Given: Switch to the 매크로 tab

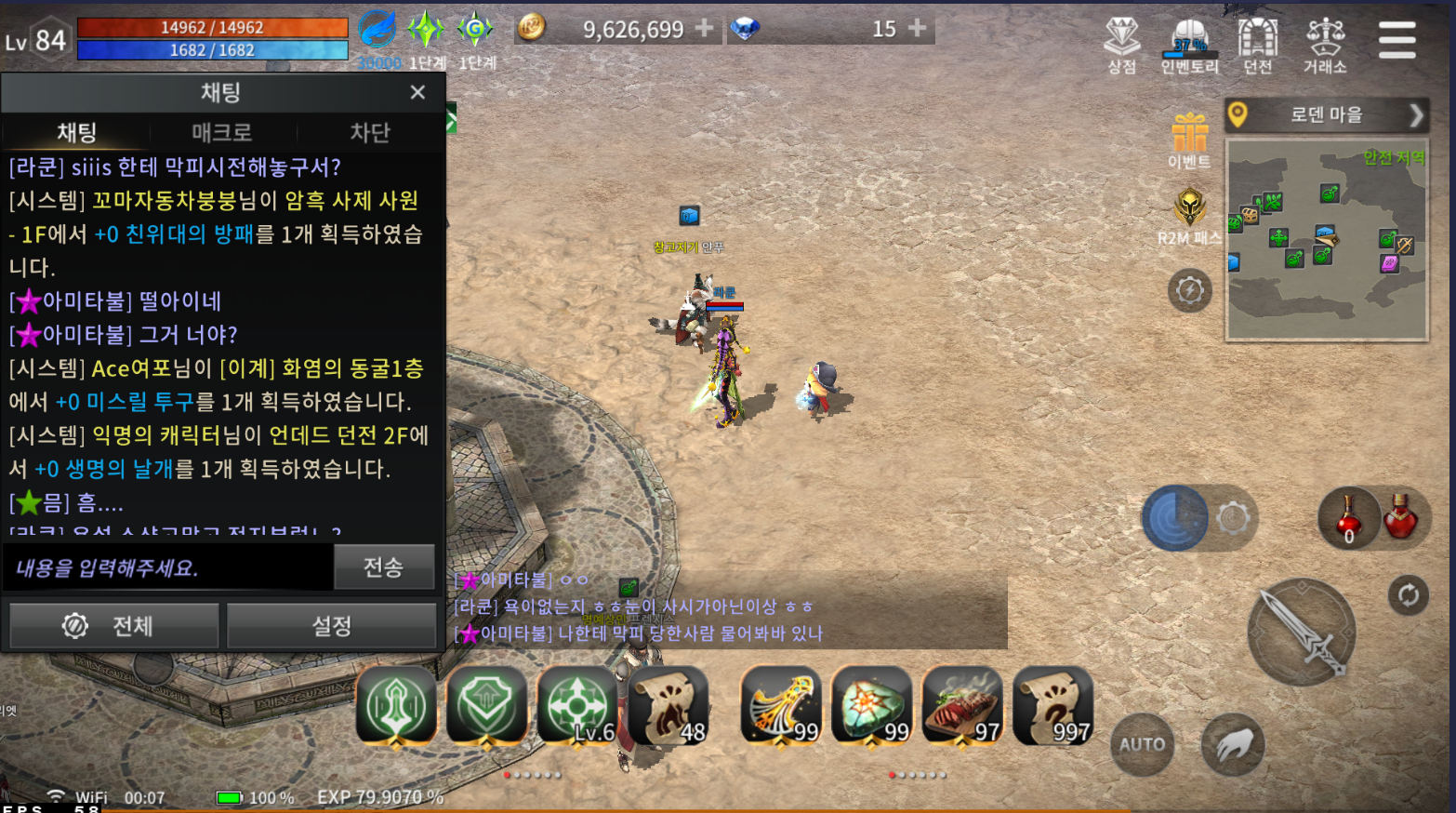Looking at the screenshot, I should (222, 132).
